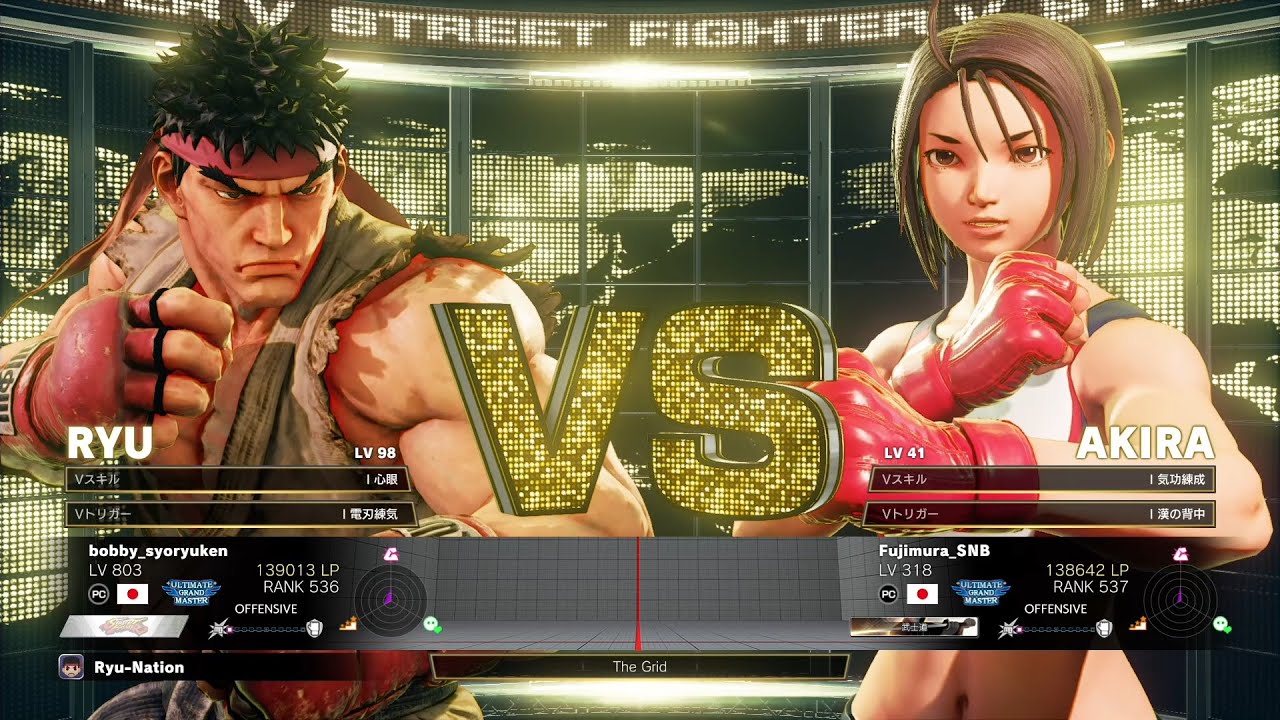Click Fujimura_SNB's PC platform icon
1280x720 pixels.
[x=888, y=594]
